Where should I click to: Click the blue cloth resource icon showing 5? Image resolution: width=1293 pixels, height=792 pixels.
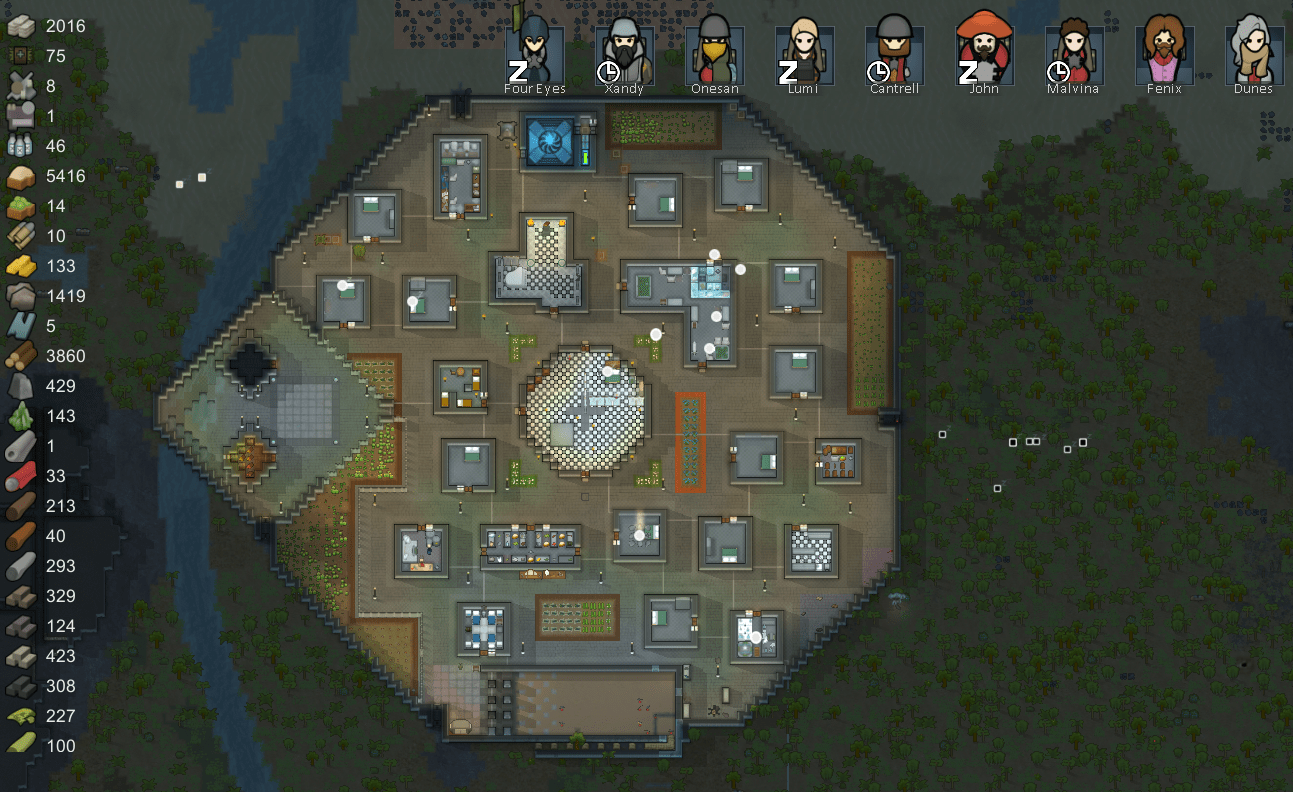point(20,326)
